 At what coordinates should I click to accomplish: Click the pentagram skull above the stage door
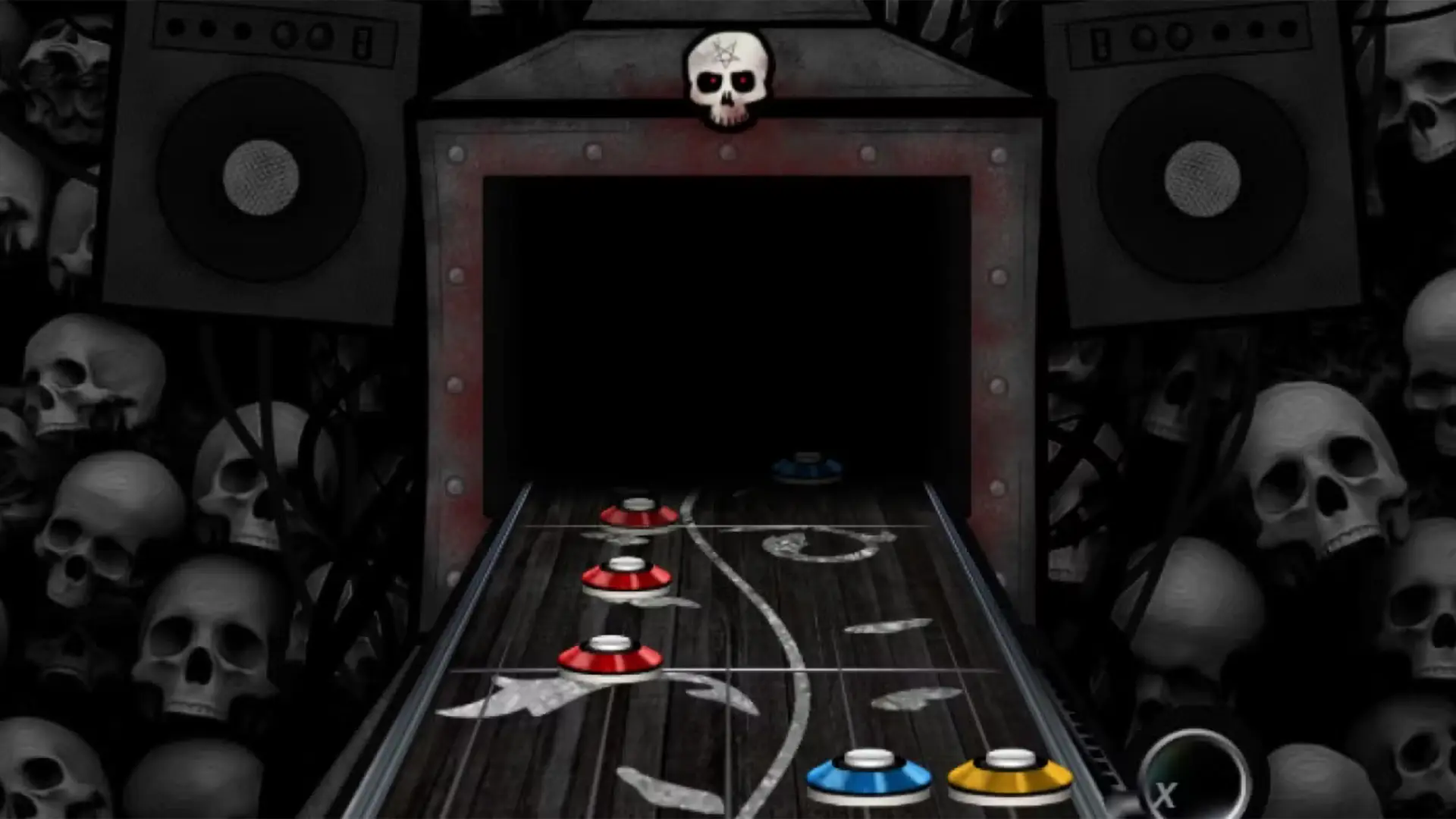click(x=726, y=76)
